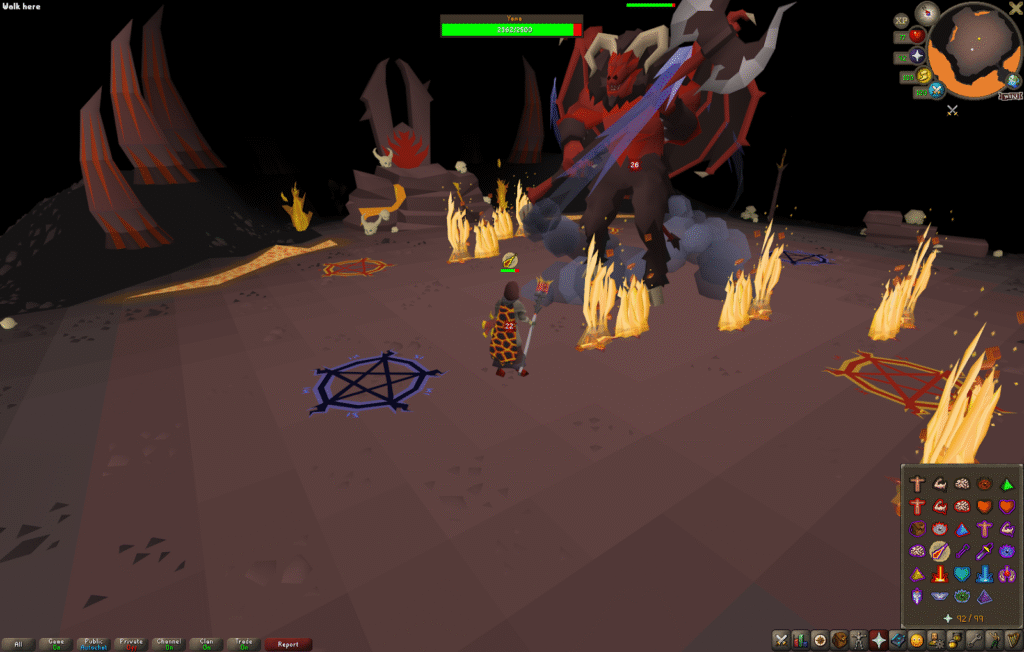1024x652 pixels.
Task: Toggle the XP drops orb
Action: [x=900, y=19]
